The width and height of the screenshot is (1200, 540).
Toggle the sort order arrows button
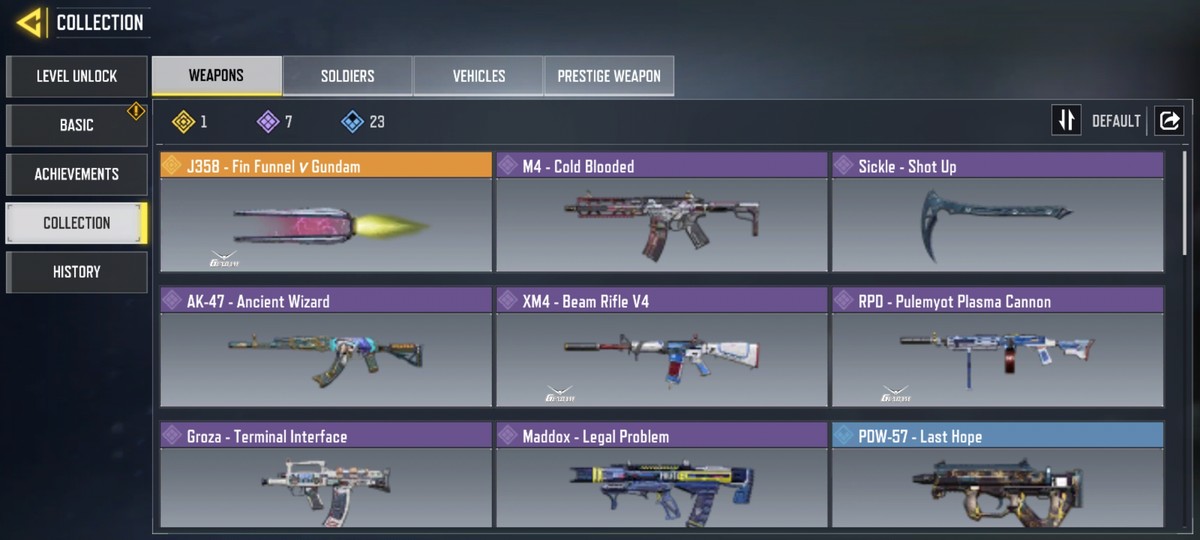click(1066, 121)
